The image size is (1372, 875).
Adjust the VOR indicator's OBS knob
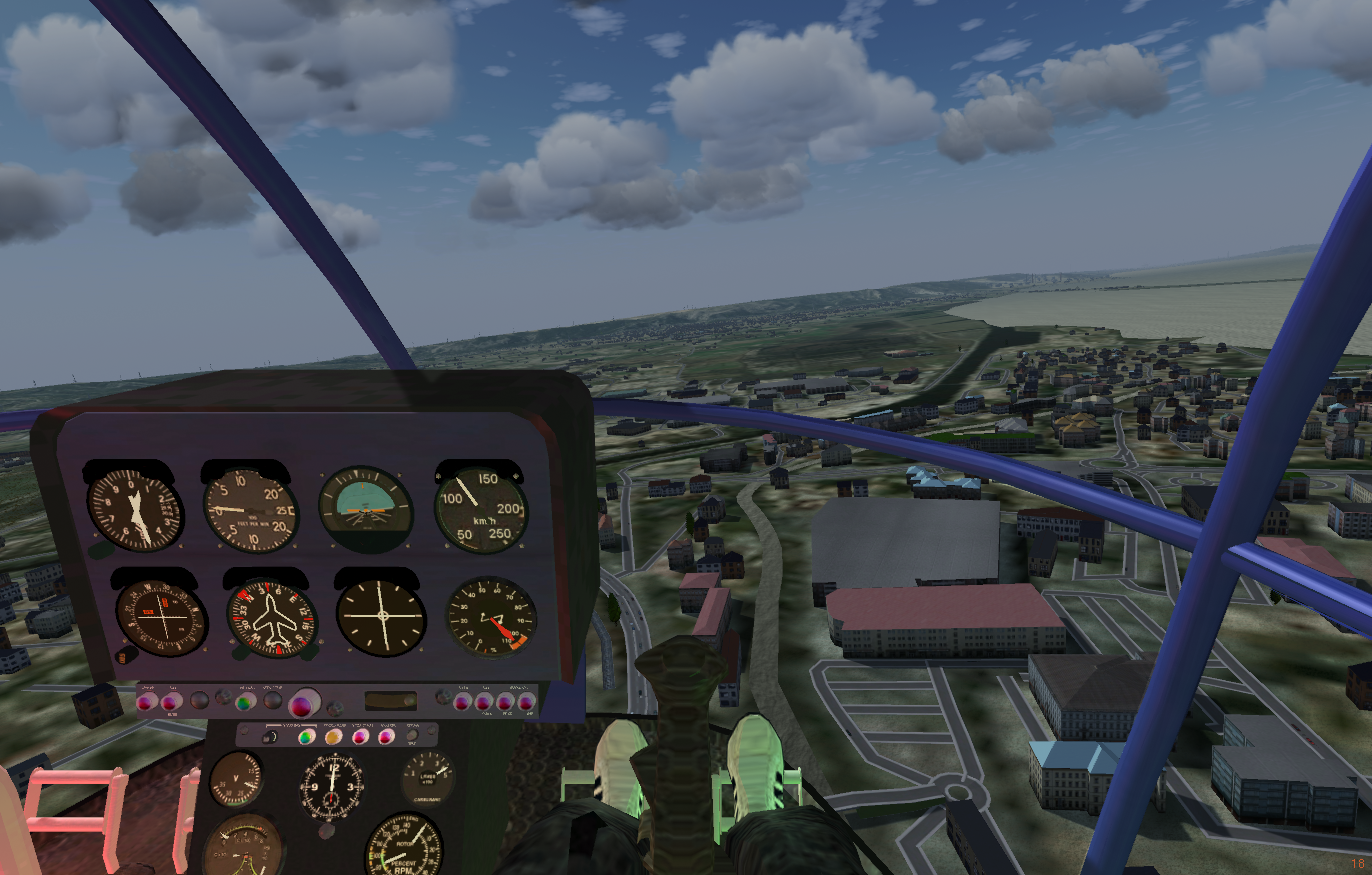pyautogui.click(x=127, y=657)
